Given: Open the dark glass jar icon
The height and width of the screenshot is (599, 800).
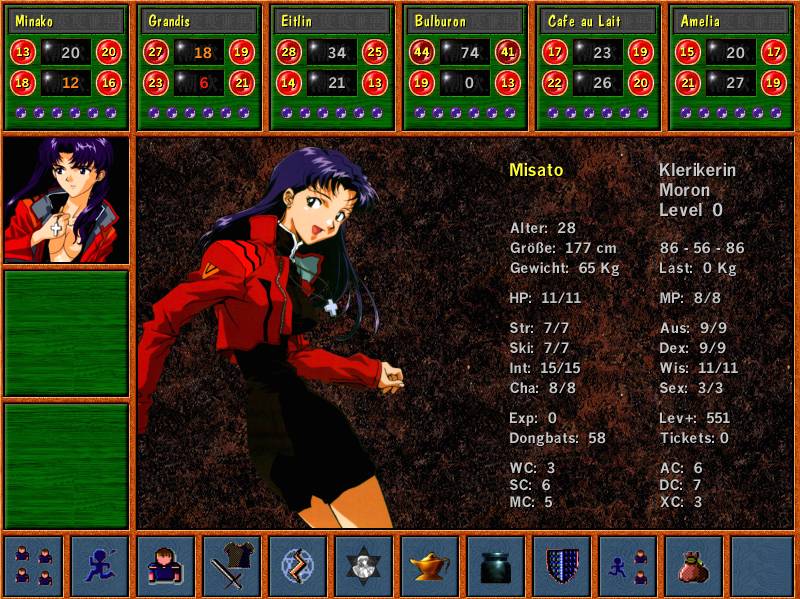Looking at the screenshot, I should [496, 566].
